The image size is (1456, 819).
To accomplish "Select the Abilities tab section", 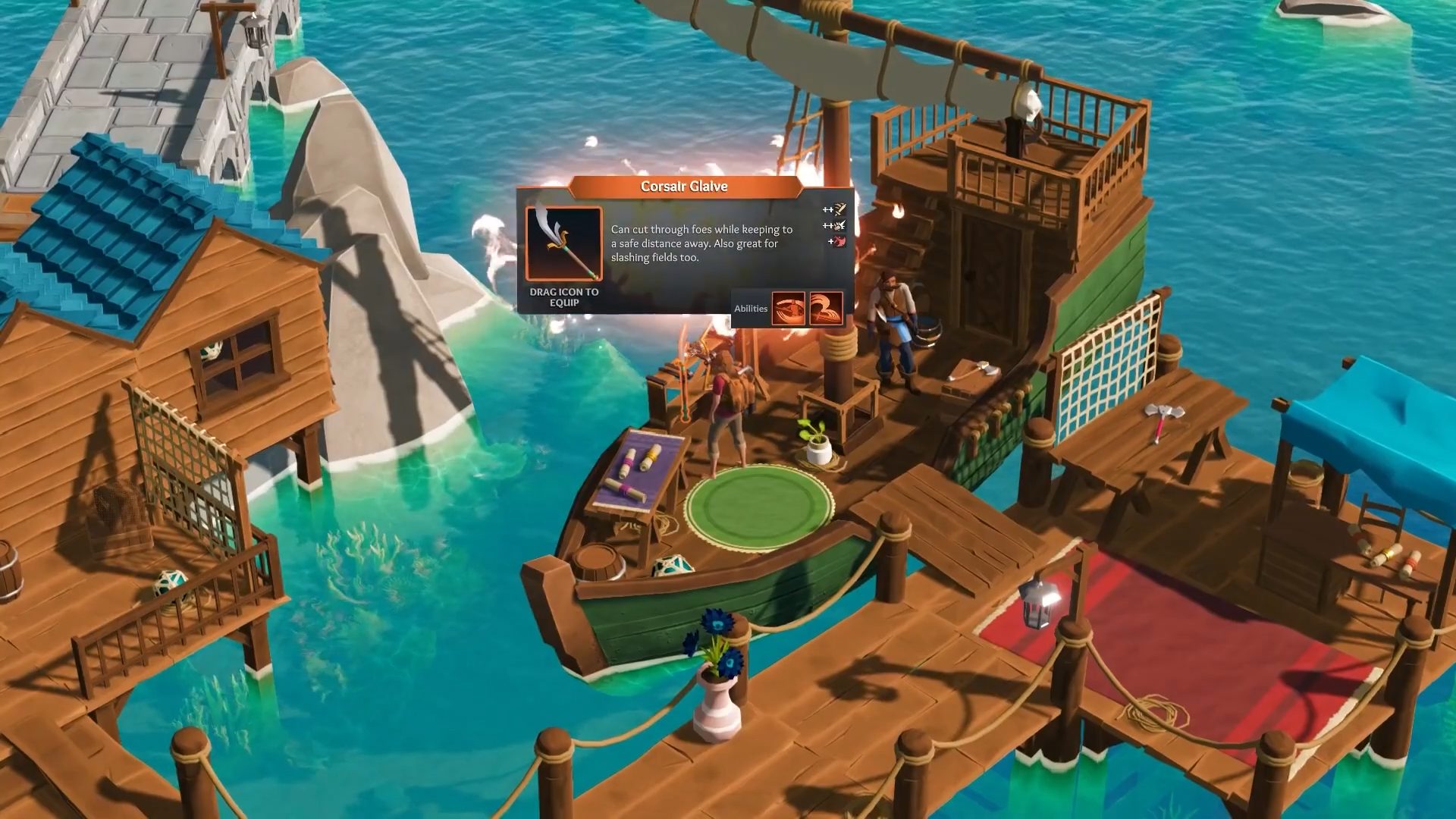I will pos(752,308).
